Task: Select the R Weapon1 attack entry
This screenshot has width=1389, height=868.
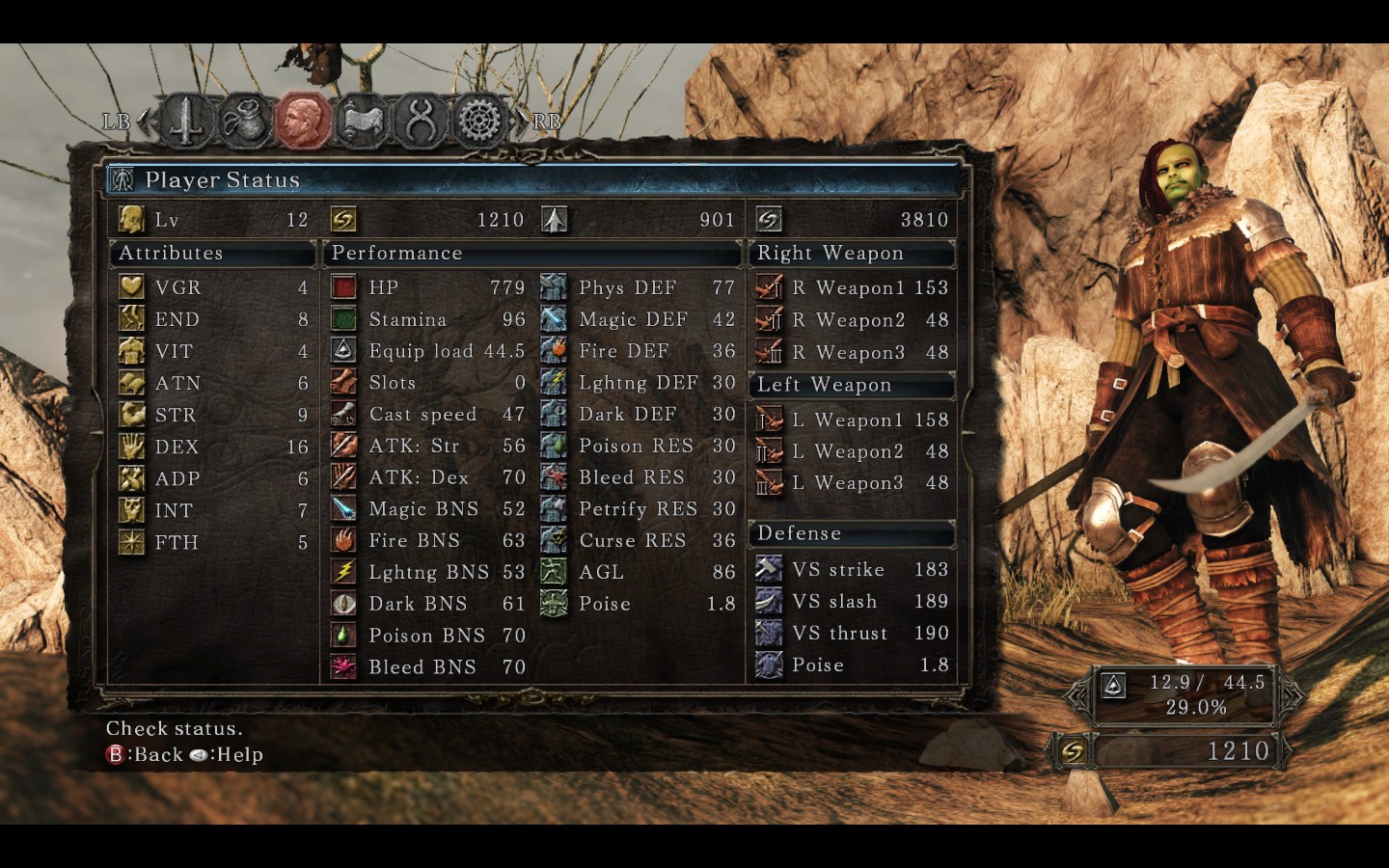Action: coord(853,287)
